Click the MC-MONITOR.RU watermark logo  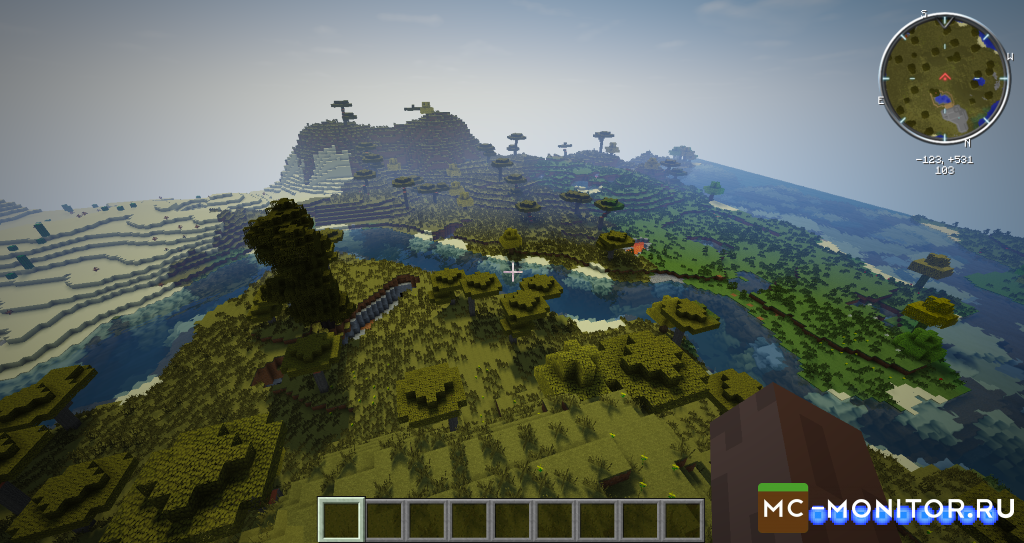884,510
